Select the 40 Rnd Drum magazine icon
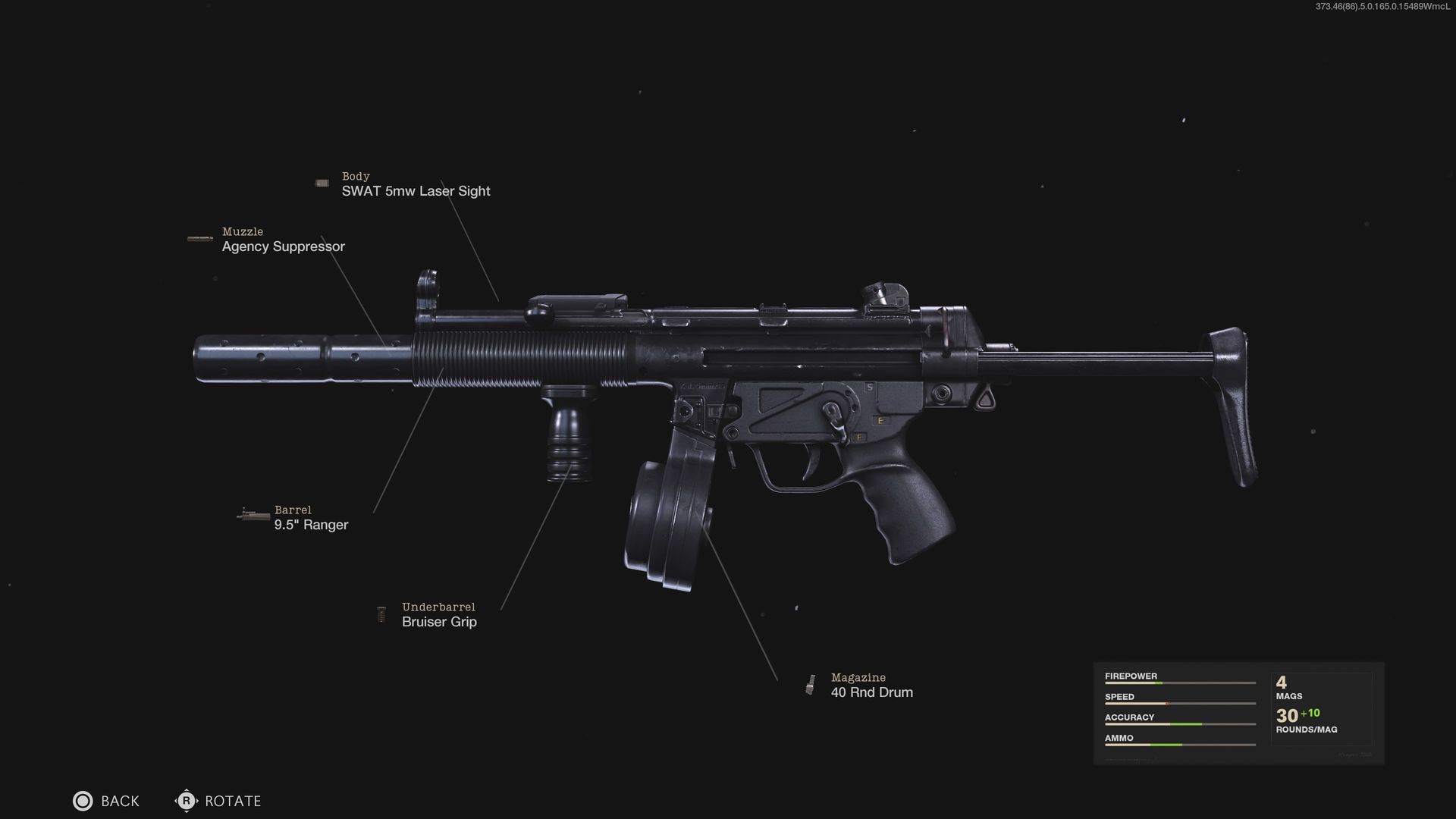The width and height of the screenshot is (1456, 819). coord(811,682)
